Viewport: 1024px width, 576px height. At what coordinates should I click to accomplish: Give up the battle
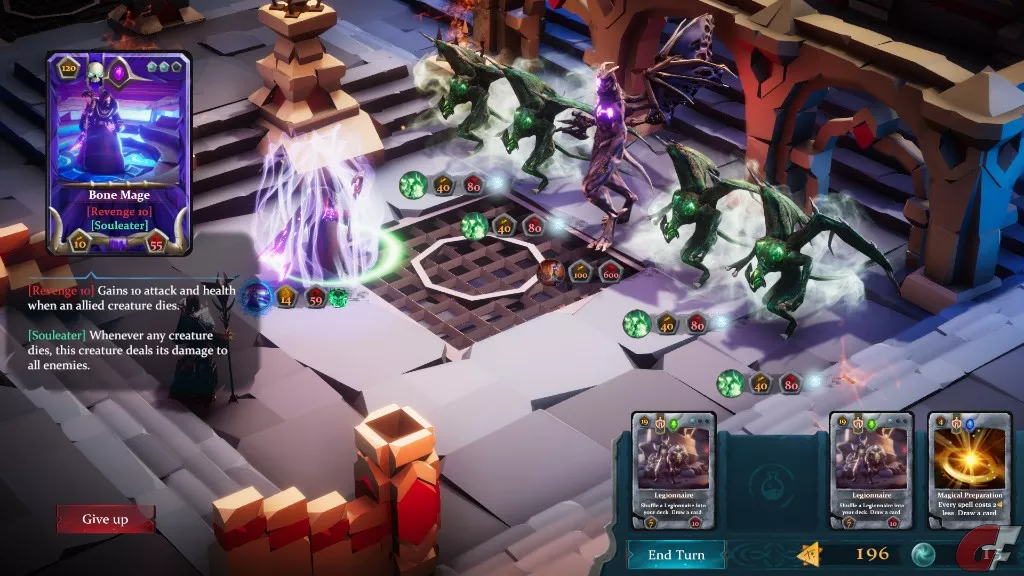click(x=106, y=519)
